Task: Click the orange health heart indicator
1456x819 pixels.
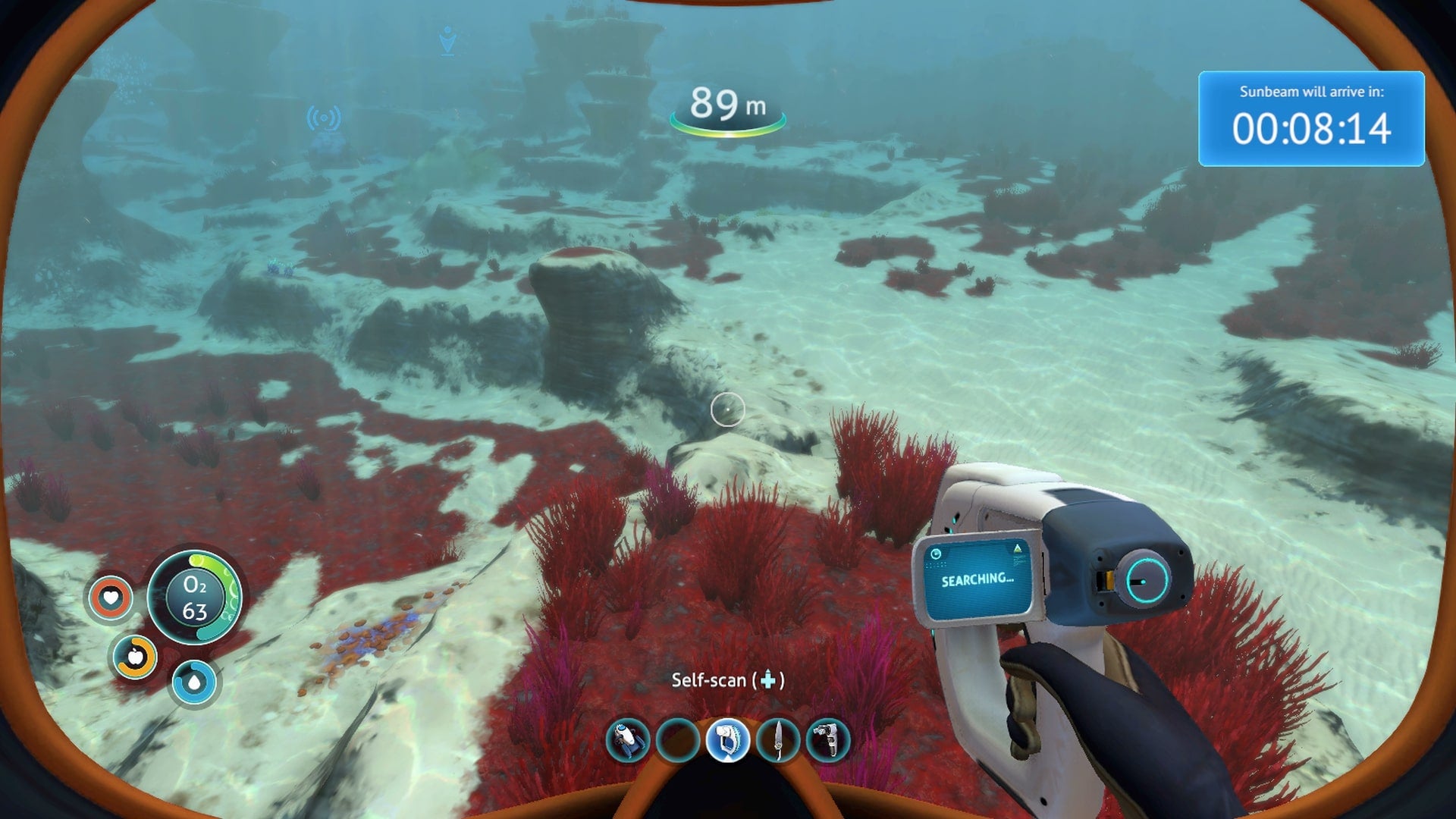Action: pos(111,598)
